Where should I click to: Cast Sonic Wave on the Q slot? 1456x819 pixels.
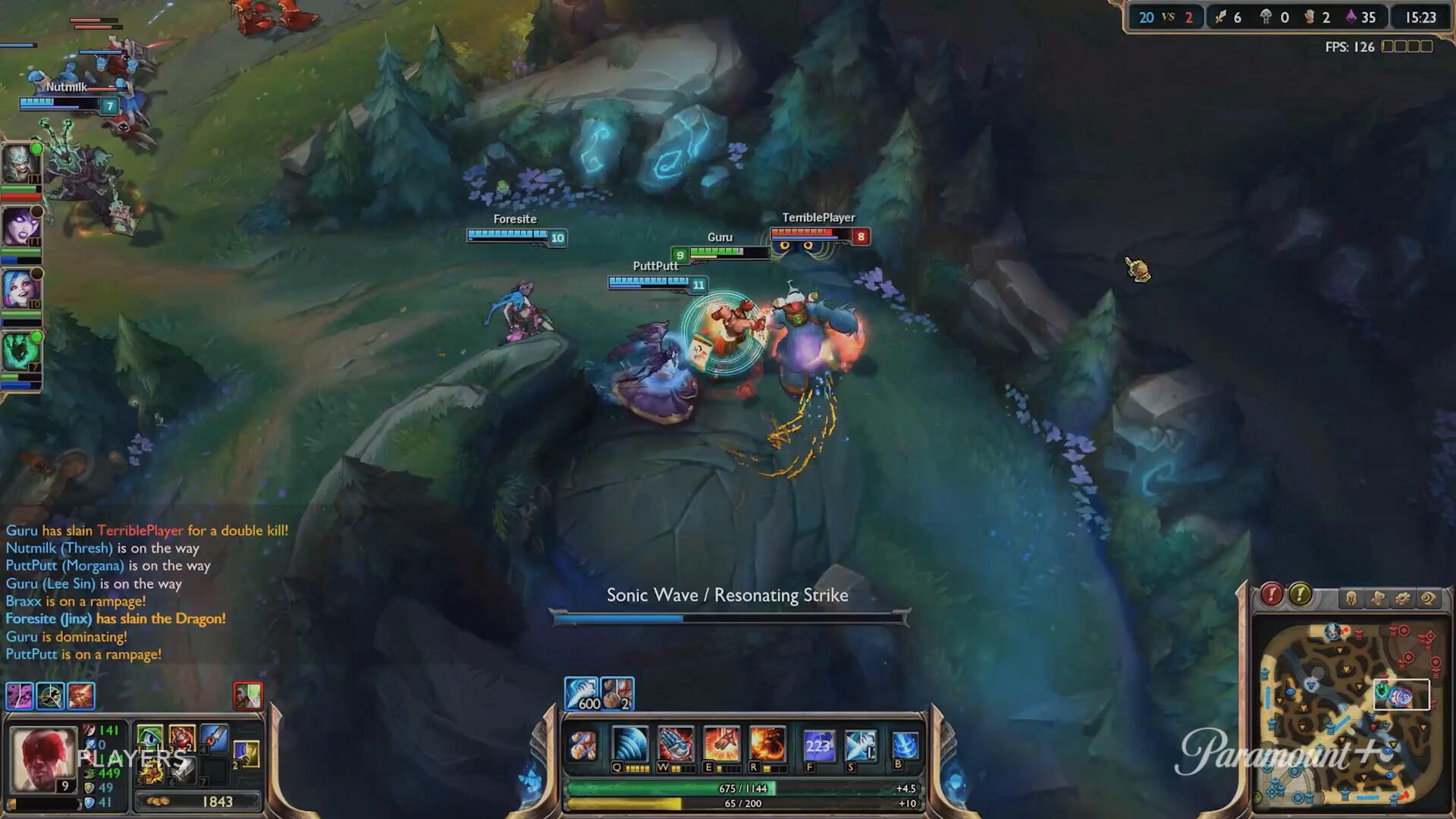tap(629, 744)
